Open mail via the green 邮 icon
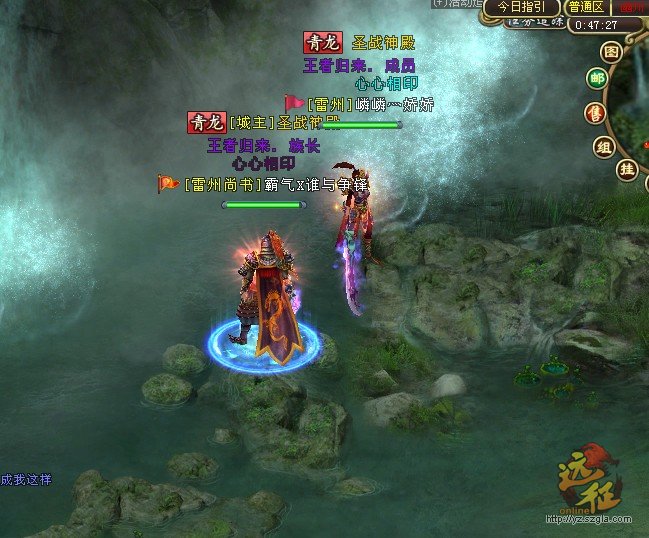This screenshot has height=538, width=649. (x=597, y=79)
